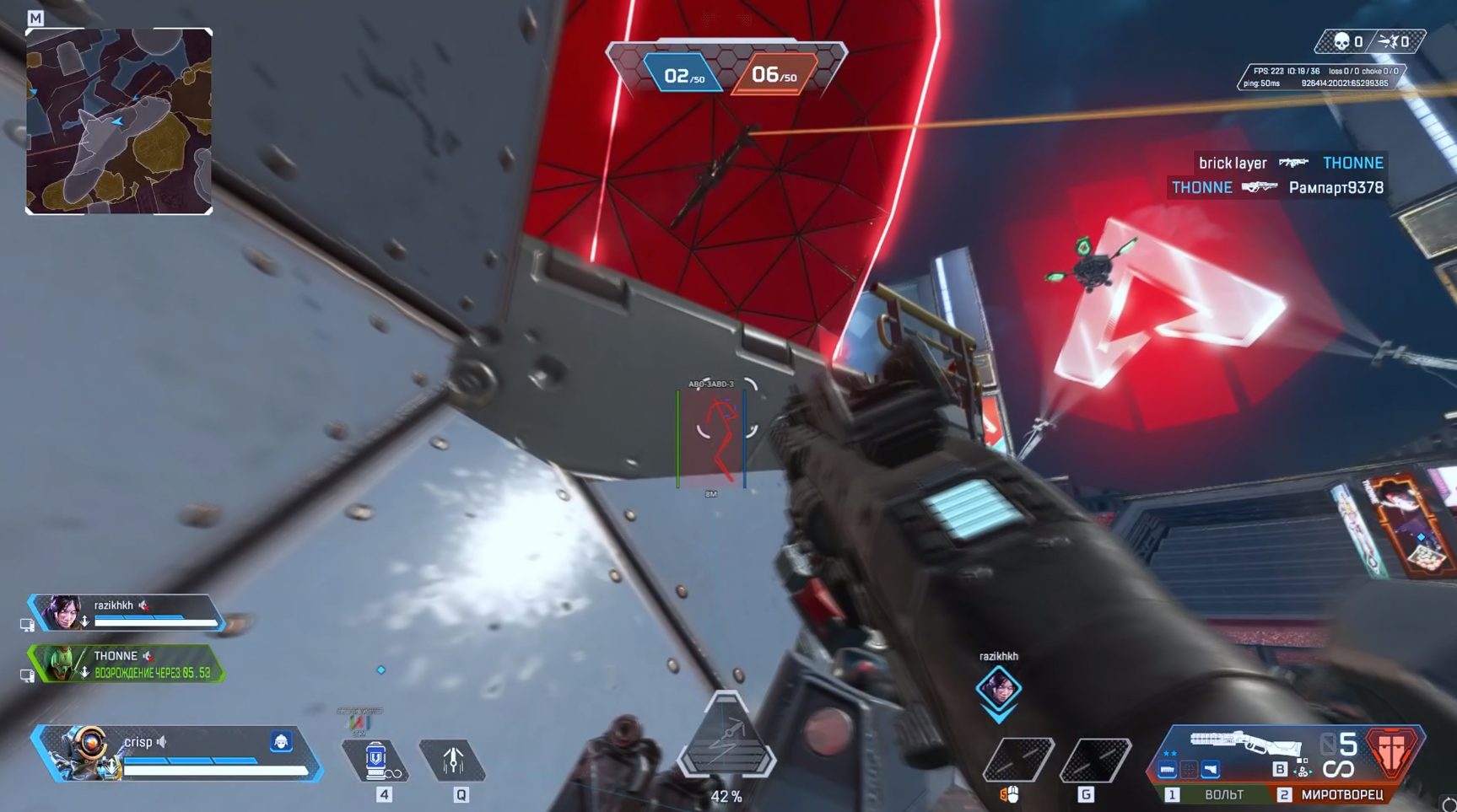Click the fire mode B indicator on weapon
Screen dimensions: 1457x812
[1279, 768]
